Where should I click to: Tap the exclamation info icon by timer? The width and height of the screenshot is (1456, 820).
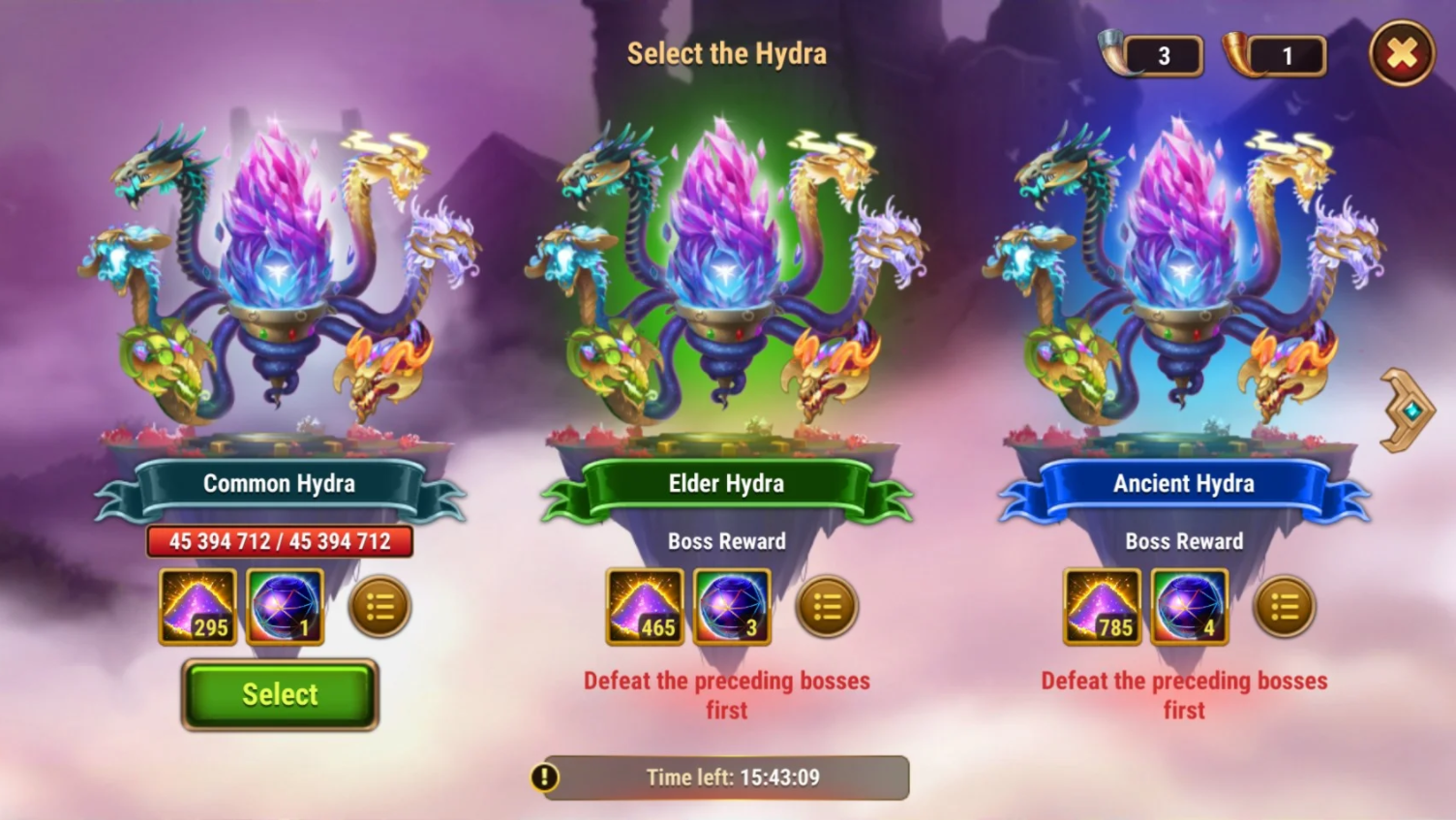click(x=544, y=777)
